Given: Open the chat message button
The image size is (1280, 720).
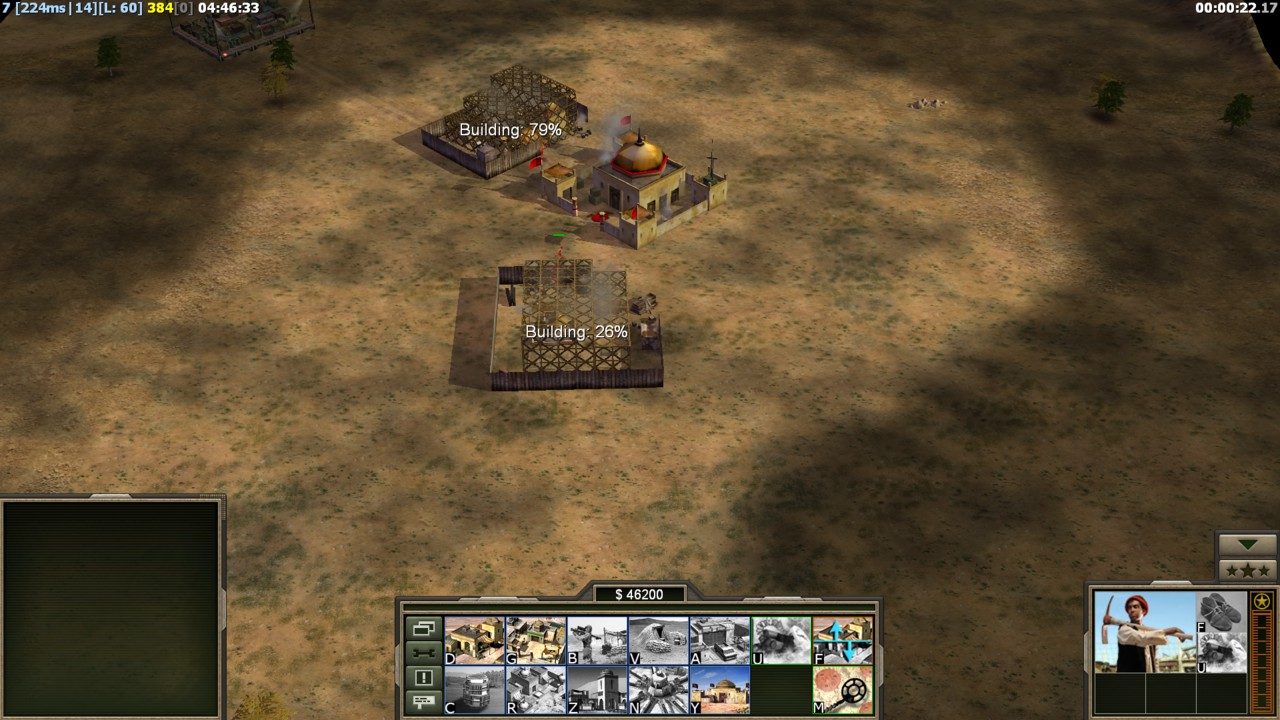Looking at the screenshot, I should coord(423,700).
